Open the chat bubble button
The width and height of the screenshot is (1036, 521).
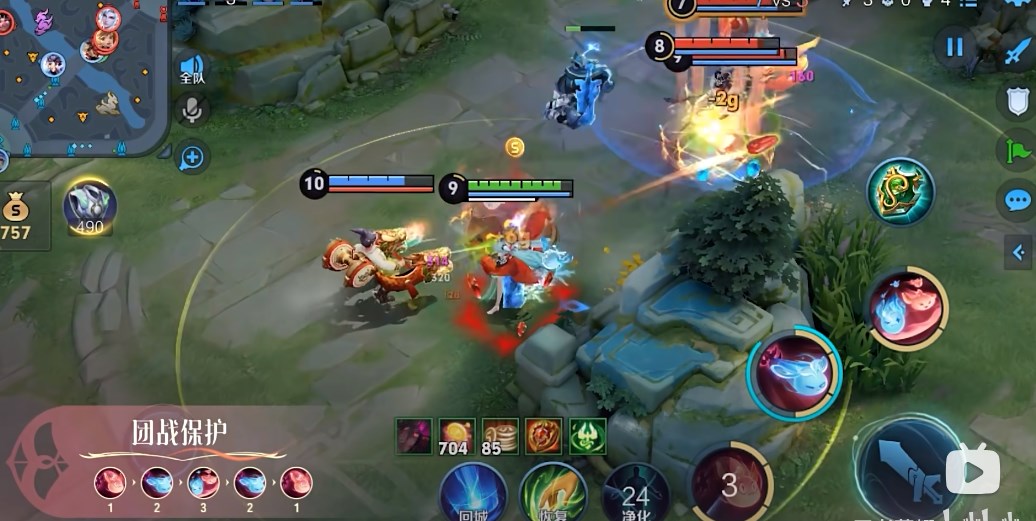(x=1017, y=200)
